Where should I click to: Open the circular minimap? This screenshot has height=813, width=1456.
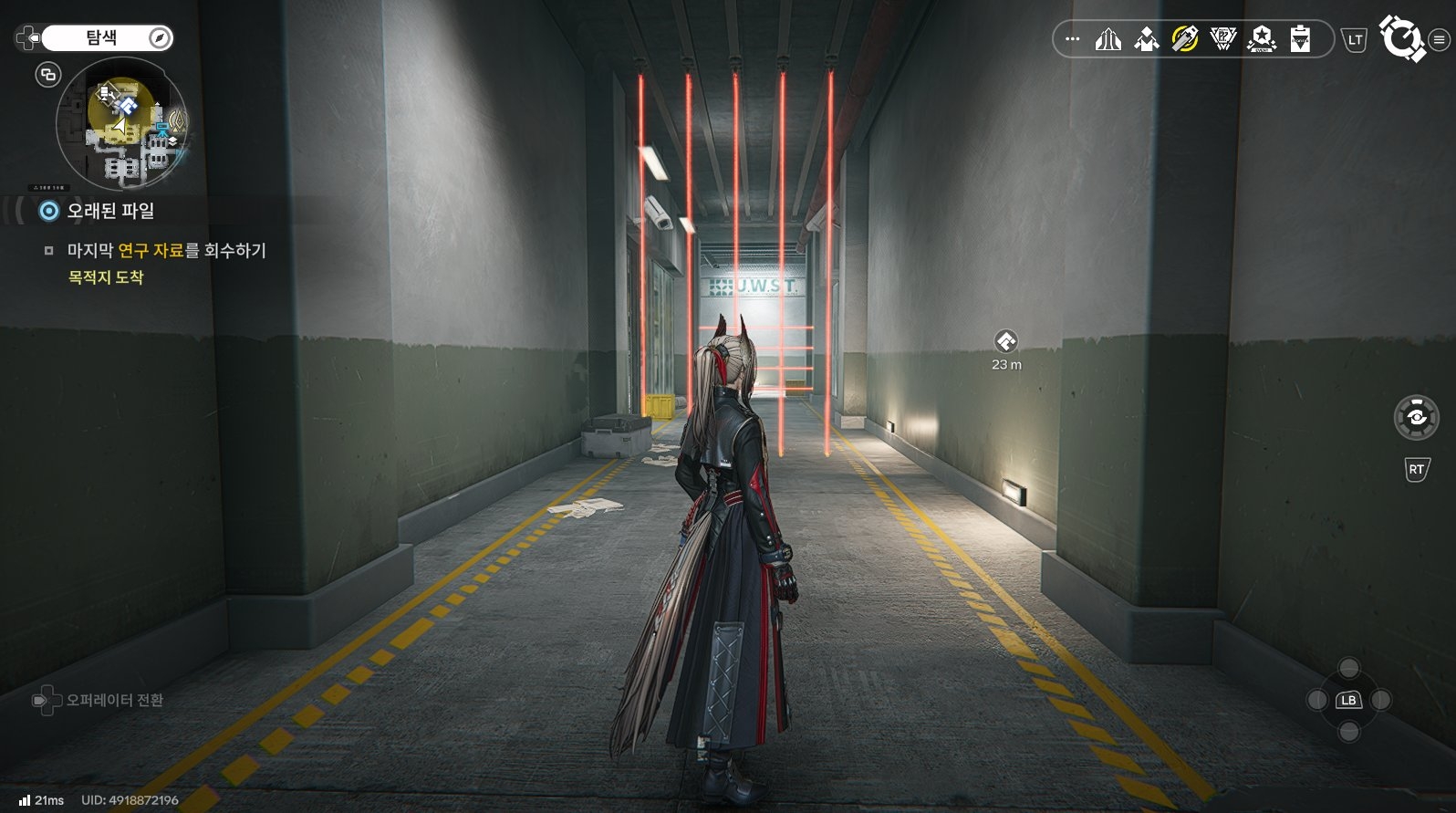pyautogui.click(x=121, y=123)
